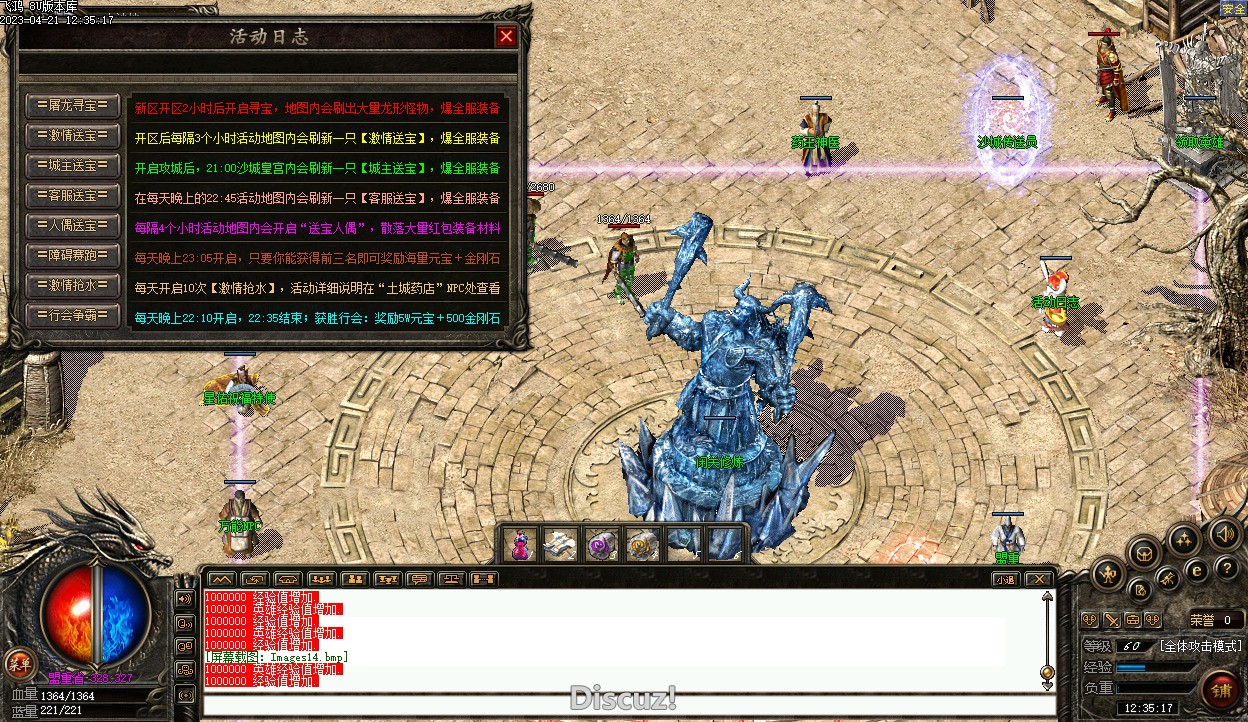Click the chat message input field
The width and height of the screenshot is (1248, 722).
620,703
